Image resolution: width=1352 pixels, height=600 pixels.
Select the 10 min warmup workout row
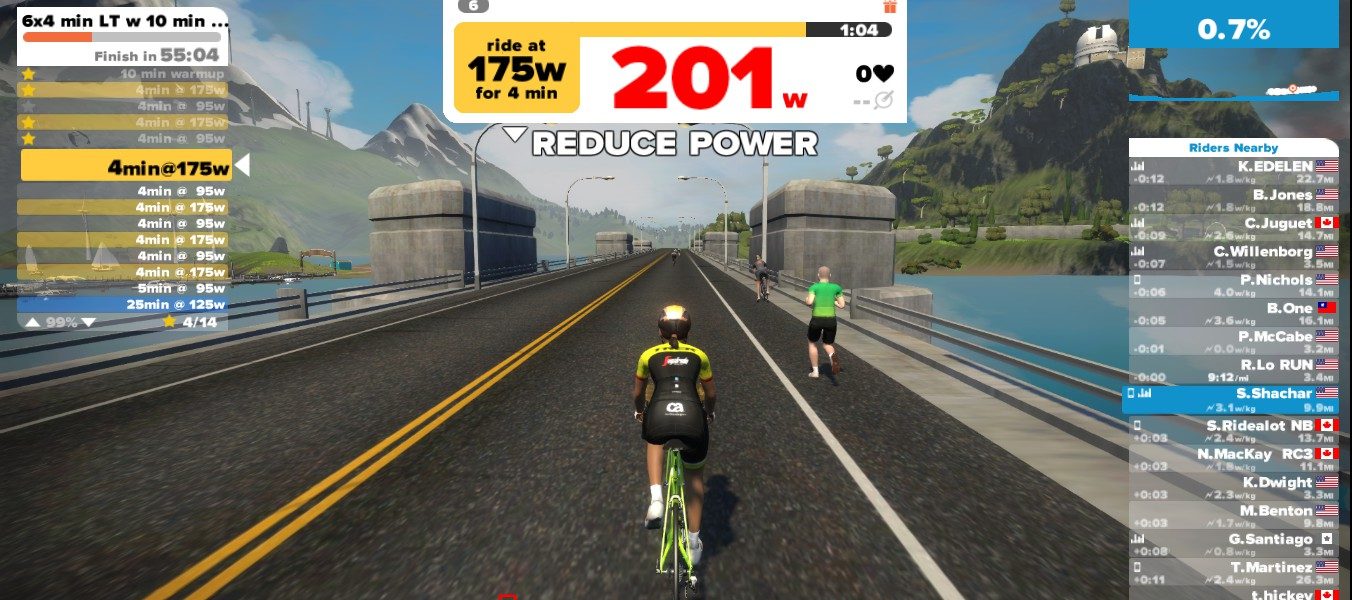(x=124, y=74)
